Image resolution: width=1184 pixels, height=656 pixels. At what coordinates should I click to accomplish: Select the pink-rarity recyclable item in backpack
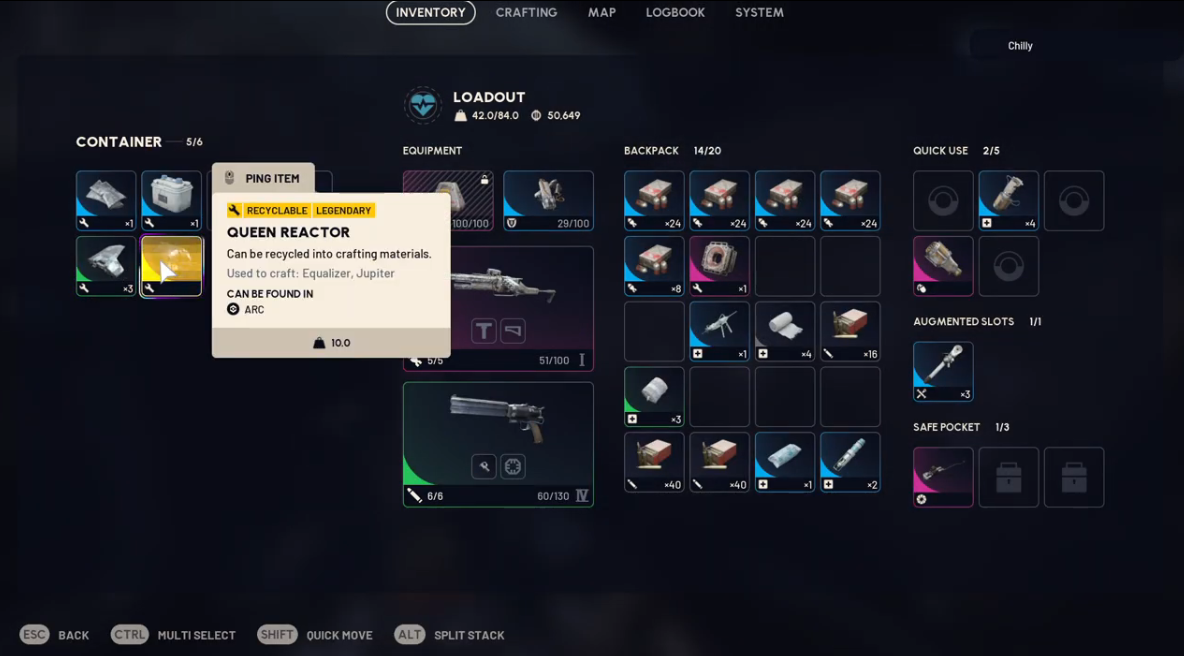tap(719, 266)
